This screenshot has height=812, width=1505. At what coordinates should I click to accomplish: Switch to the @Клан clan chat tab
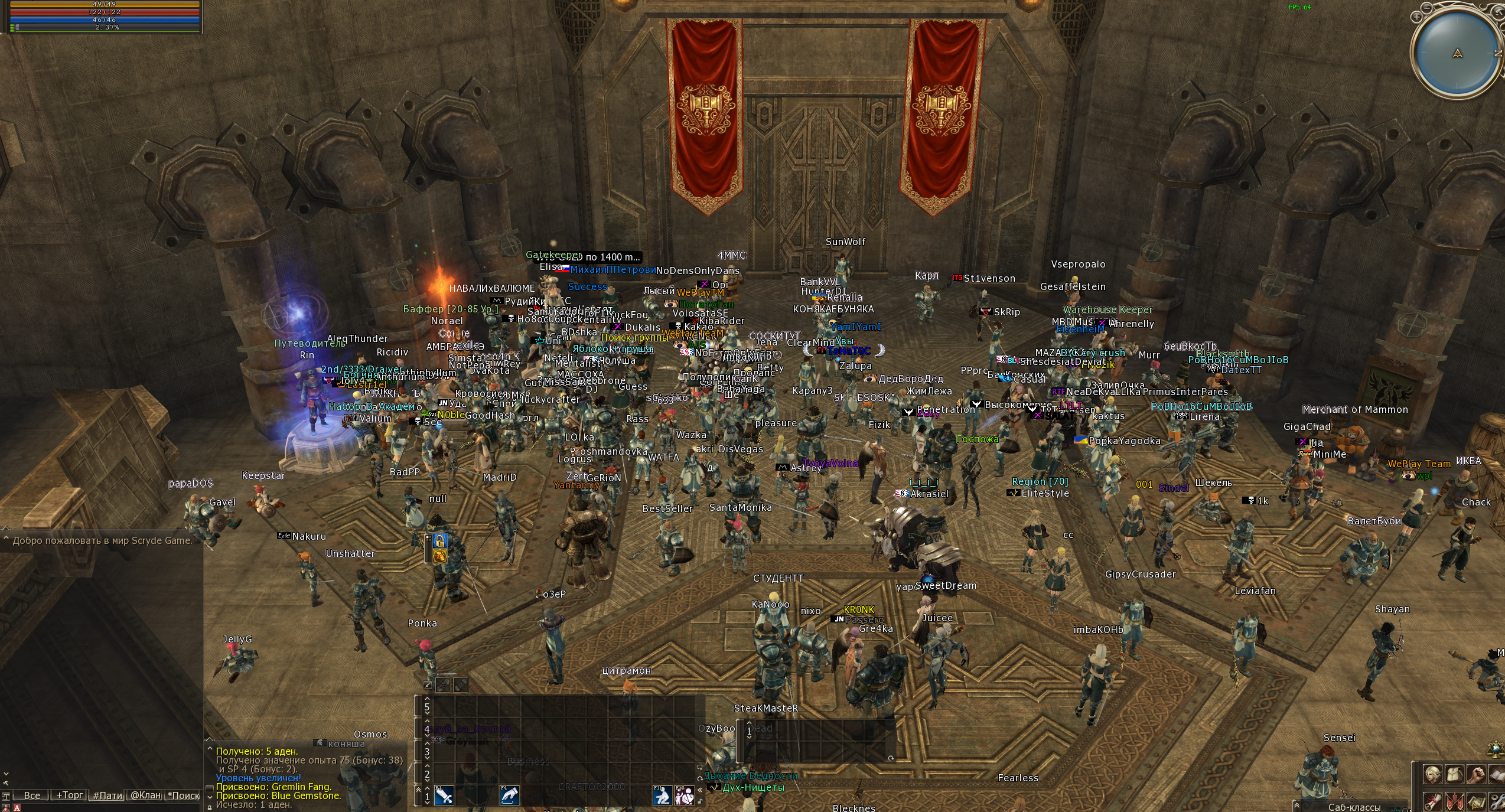145,795
